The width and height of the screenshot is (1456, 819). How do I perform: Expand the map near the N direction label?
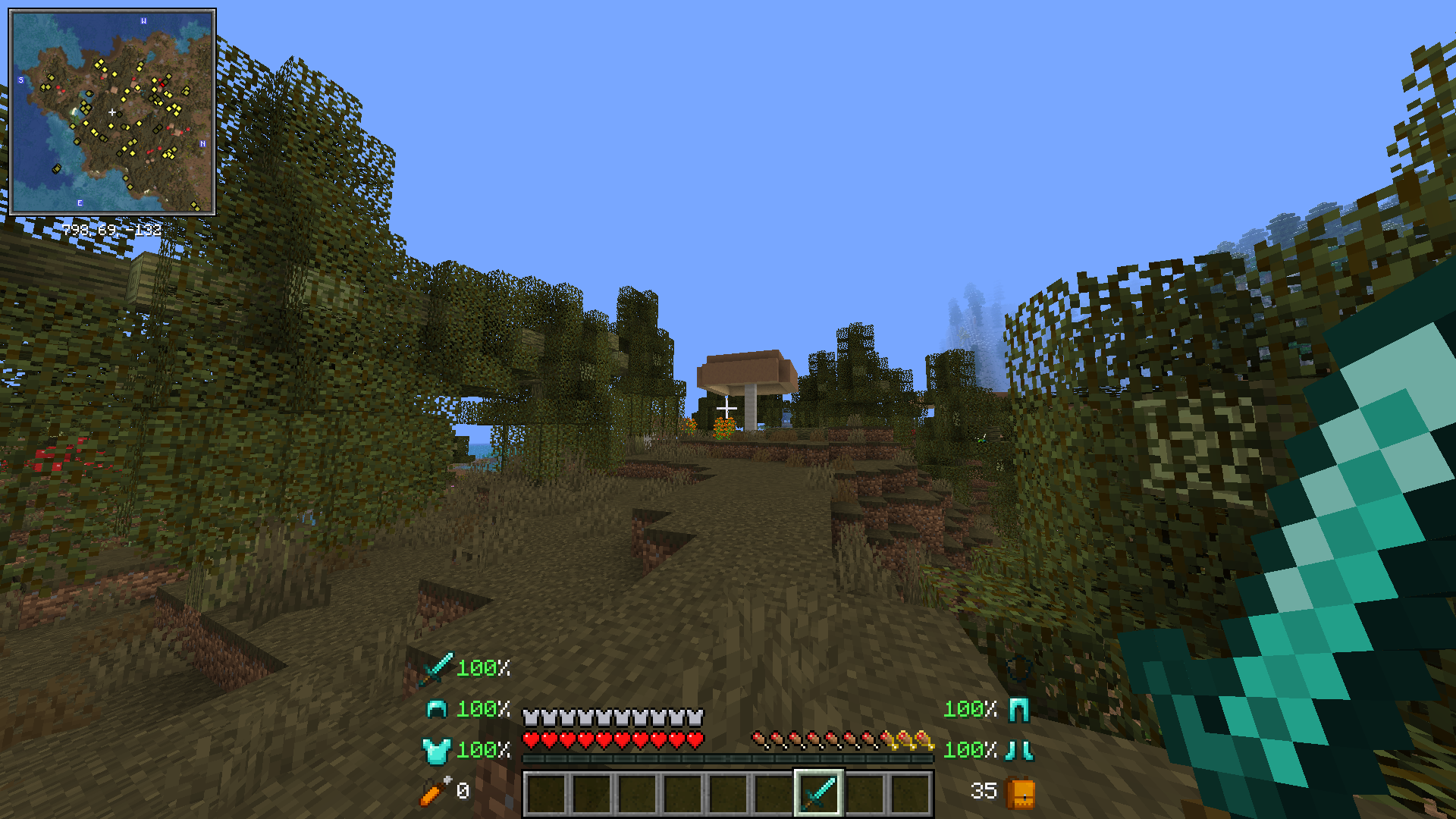pos(202,143)
